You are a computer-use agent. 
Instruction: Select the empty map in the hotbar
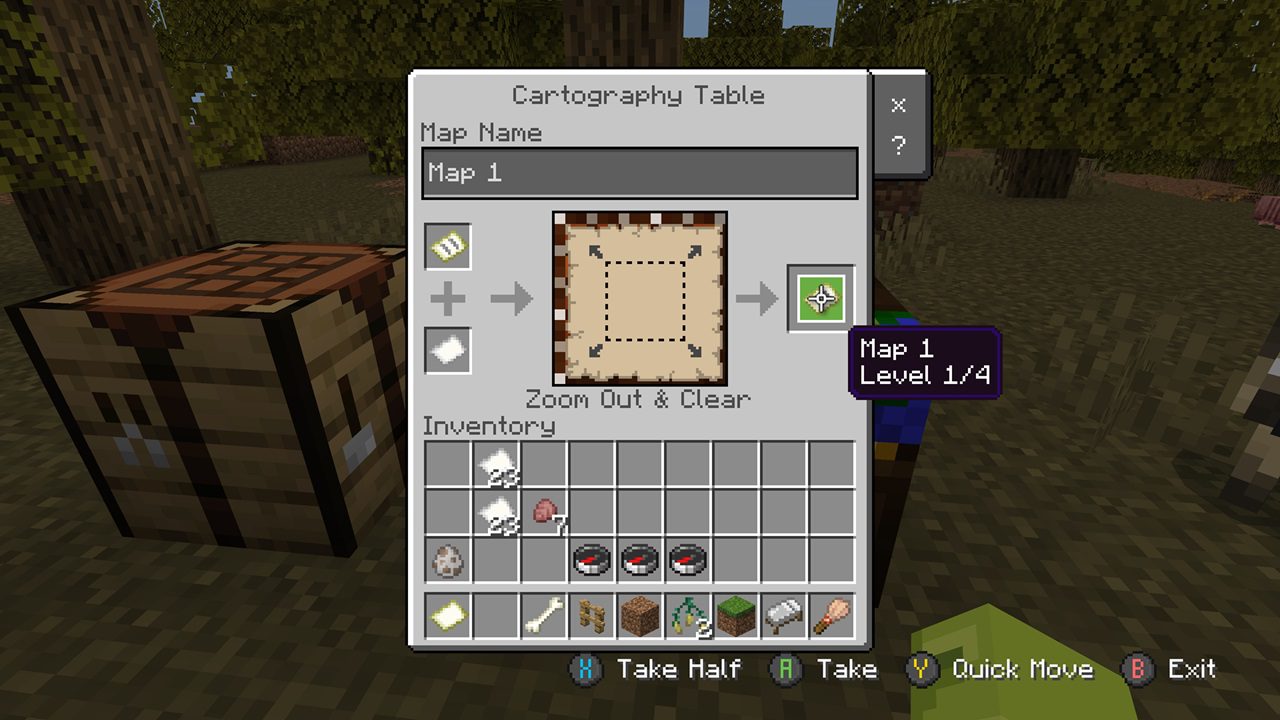pos(448,617)
